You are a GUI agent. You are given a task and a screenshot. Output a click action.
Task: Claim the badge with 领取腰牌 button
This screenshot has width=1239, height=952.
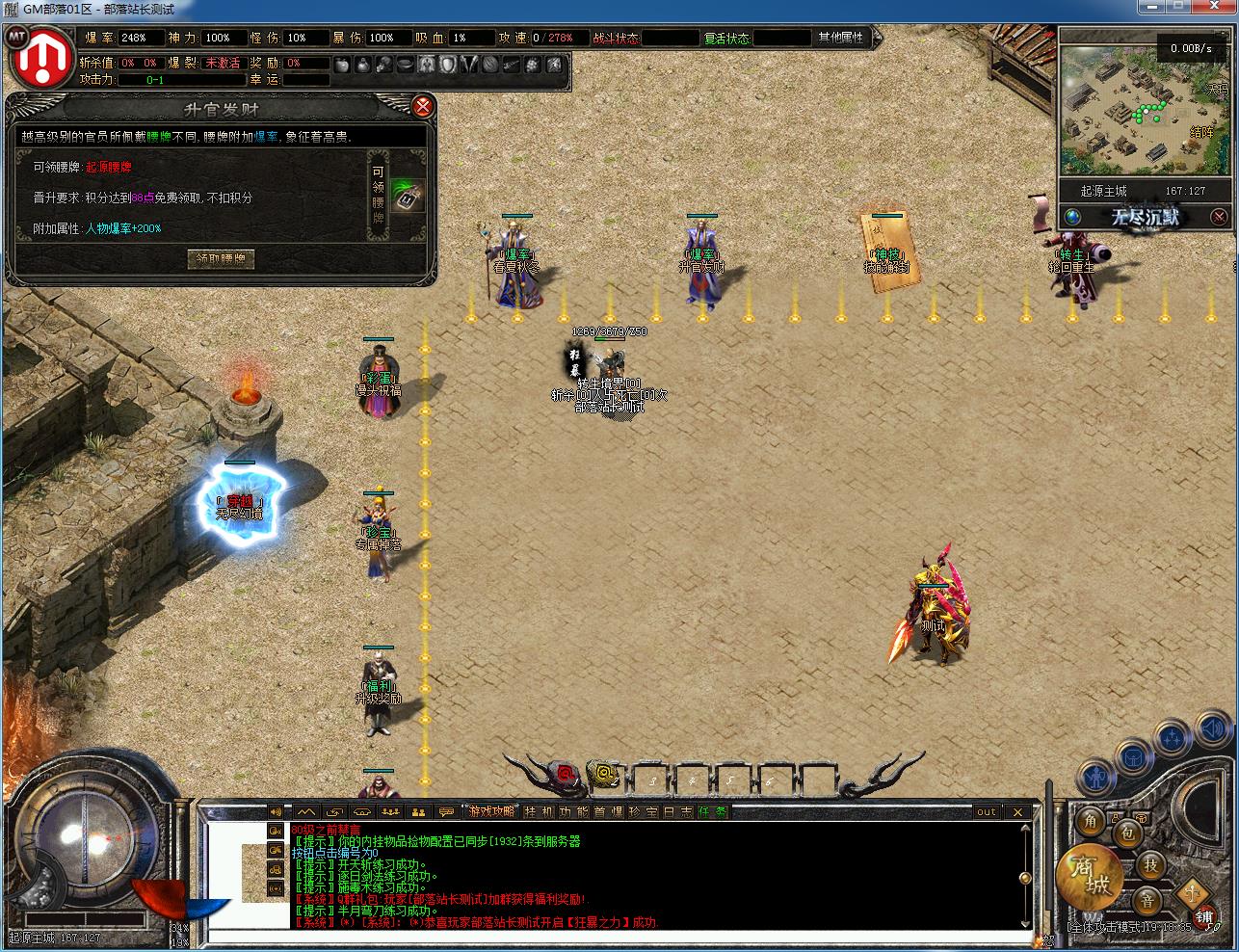[221, 258]
